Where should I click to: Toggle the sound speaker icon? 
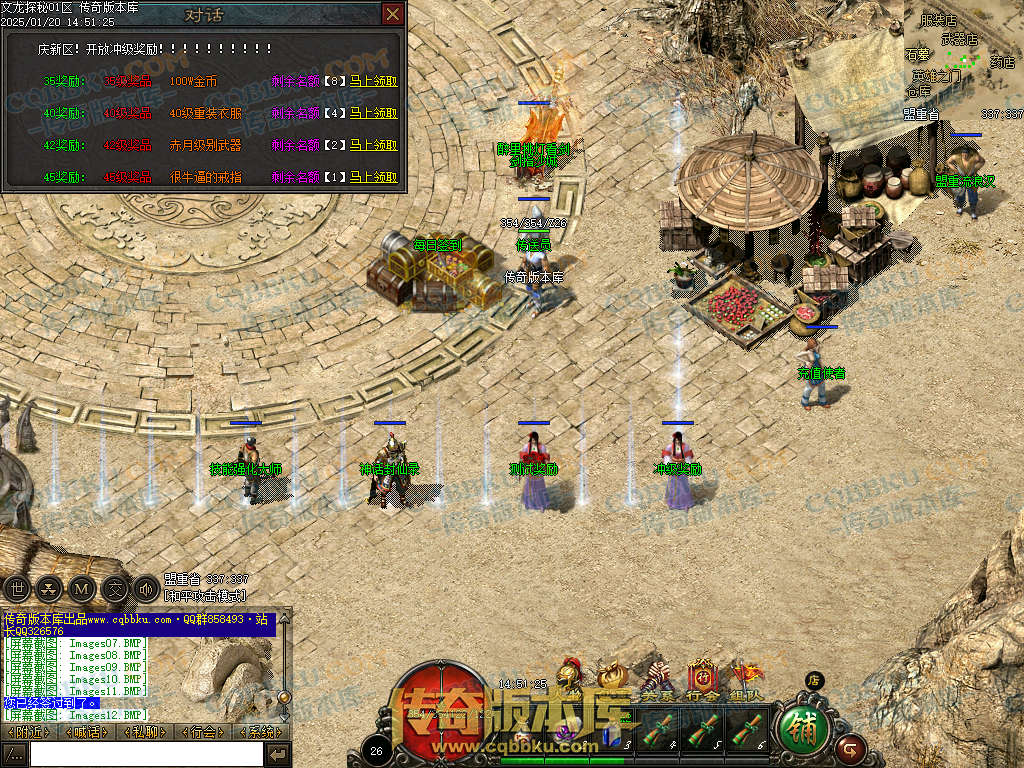click(x=146, y=588)
